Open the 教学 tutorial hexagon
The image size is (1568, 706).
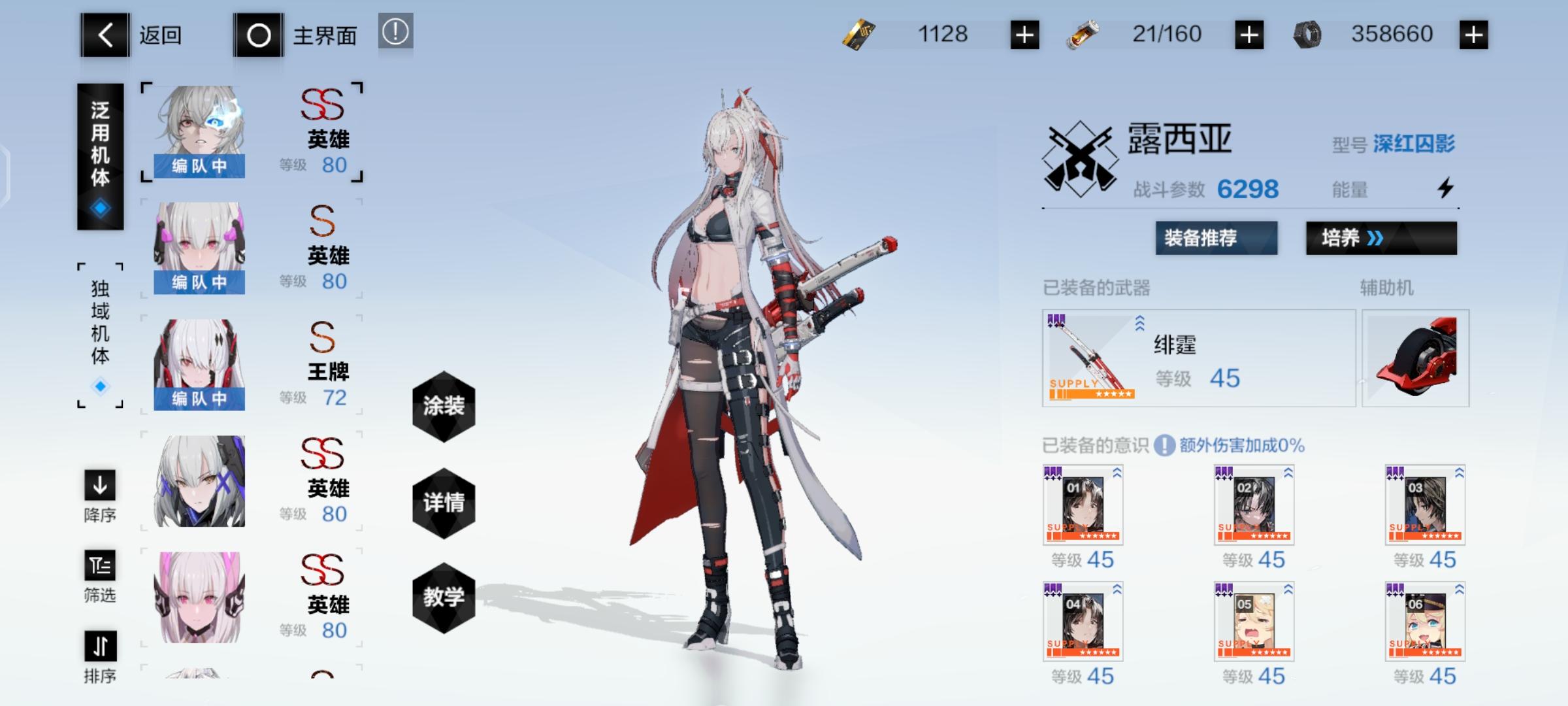pyautogui.click(x=444, y=597)
